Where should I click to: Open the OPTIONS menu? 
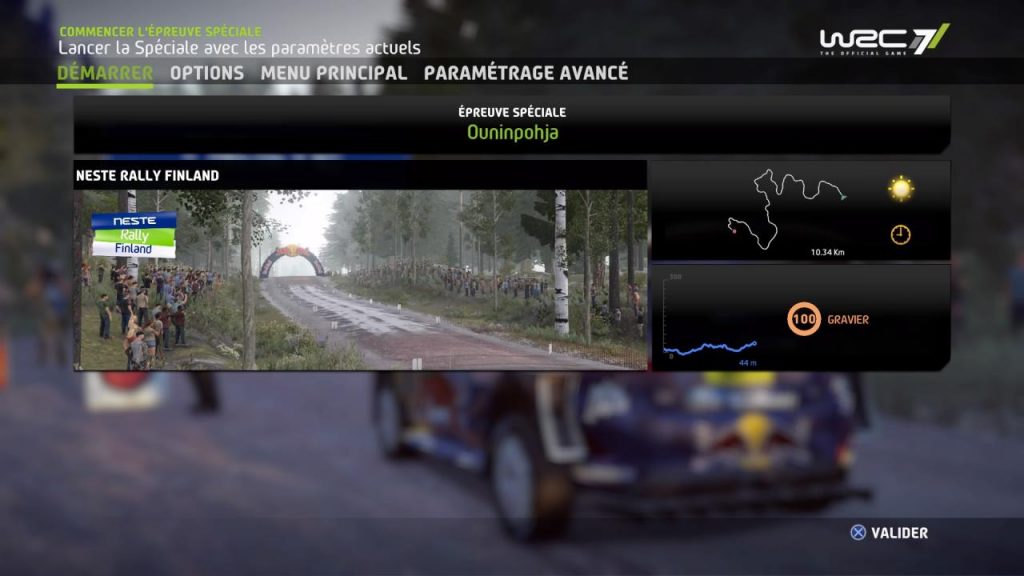click(207, 73)
